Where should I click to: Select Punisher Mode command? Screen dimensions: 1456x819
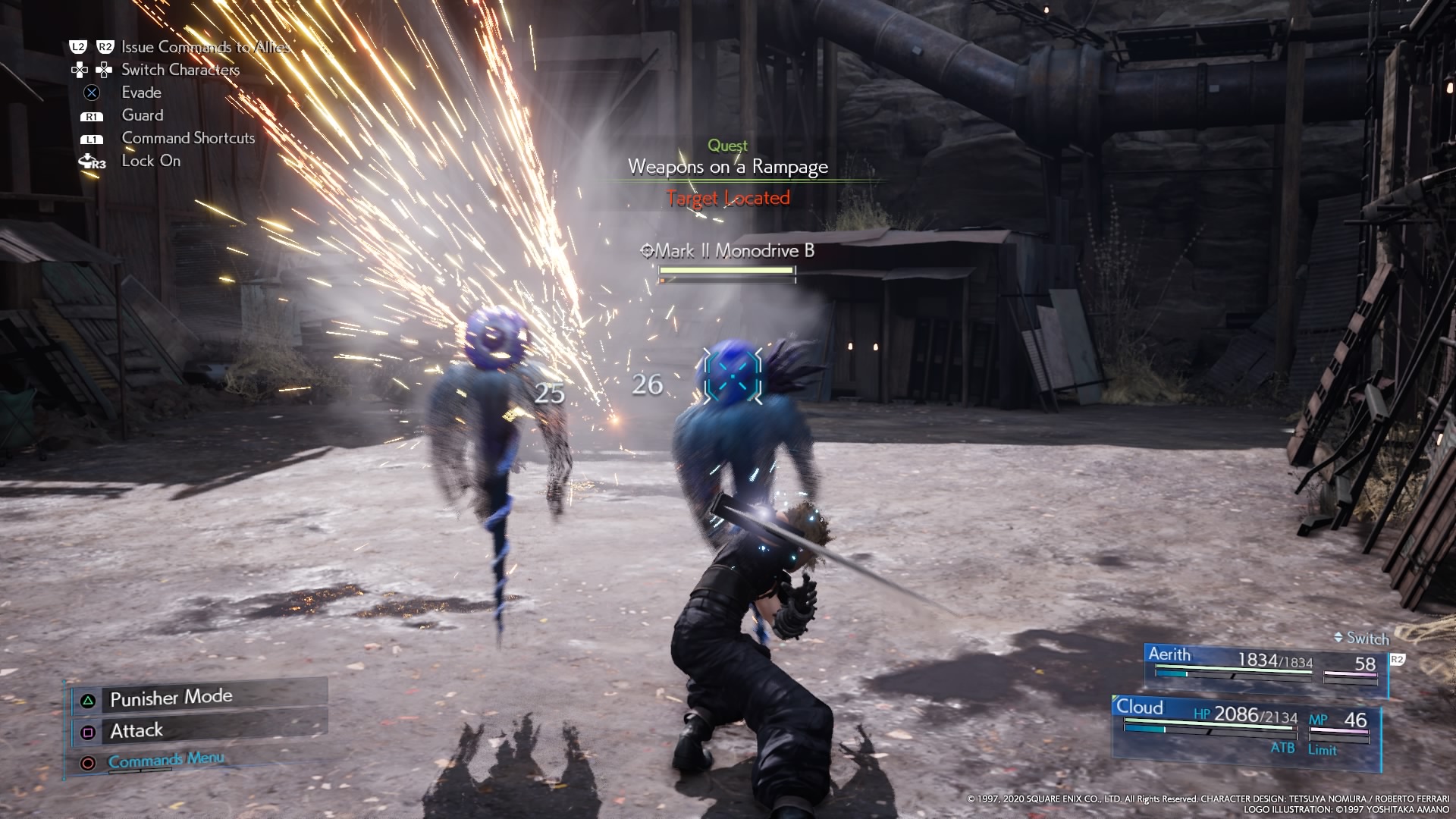[171, 698]
